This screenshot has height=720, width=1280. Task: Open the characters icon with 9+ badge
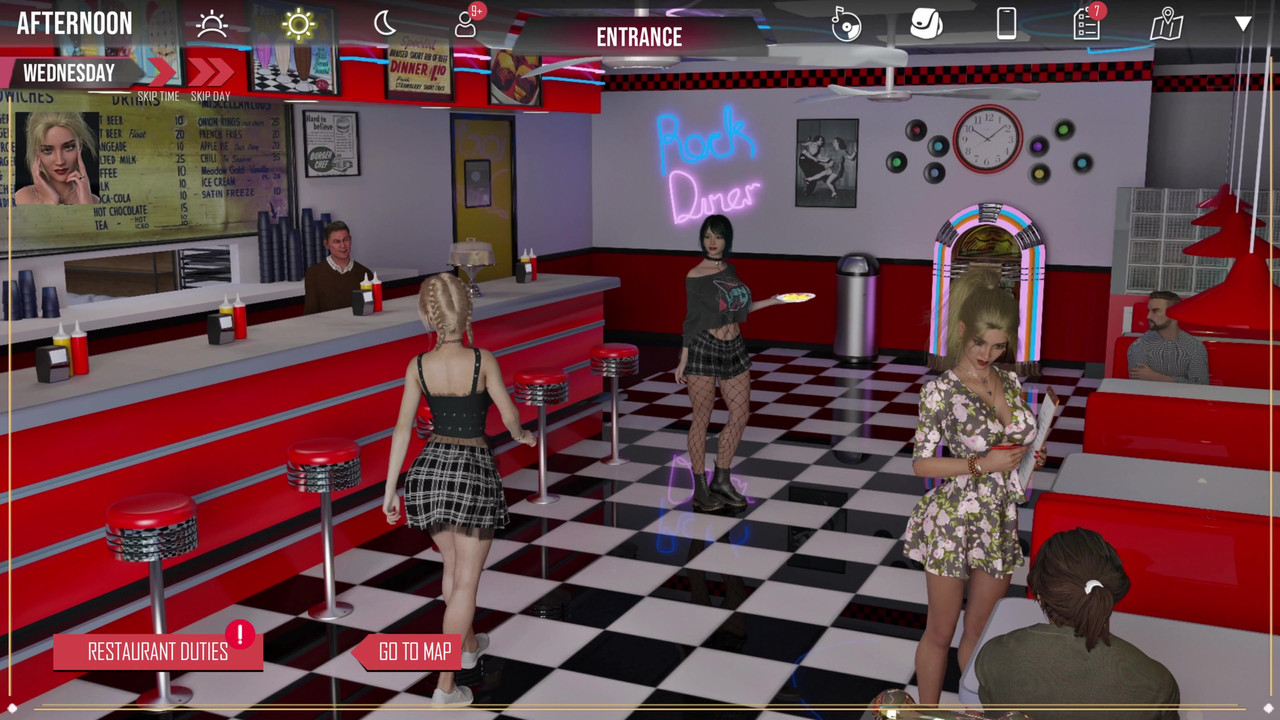point(467,23)
